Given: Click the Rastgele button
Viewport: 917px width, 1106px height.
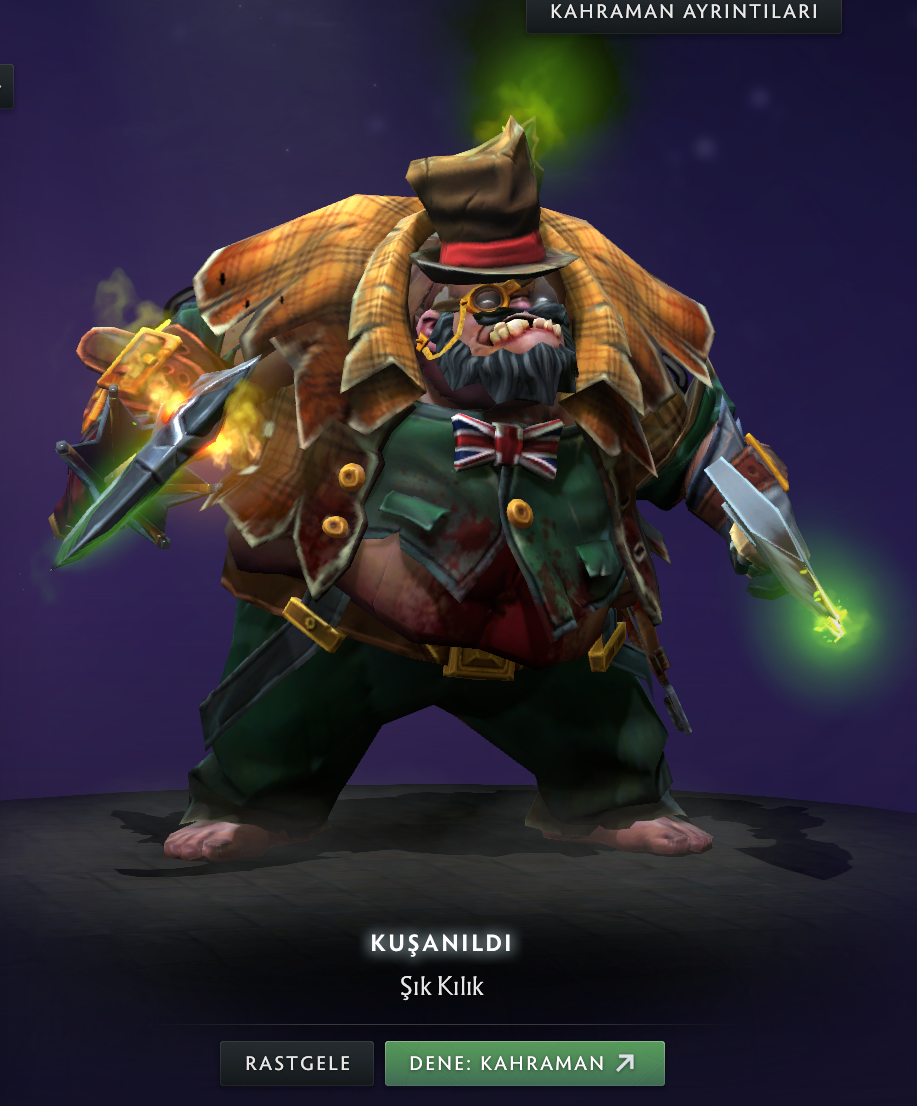Looking at the screenshot, I should (297, 1063).
